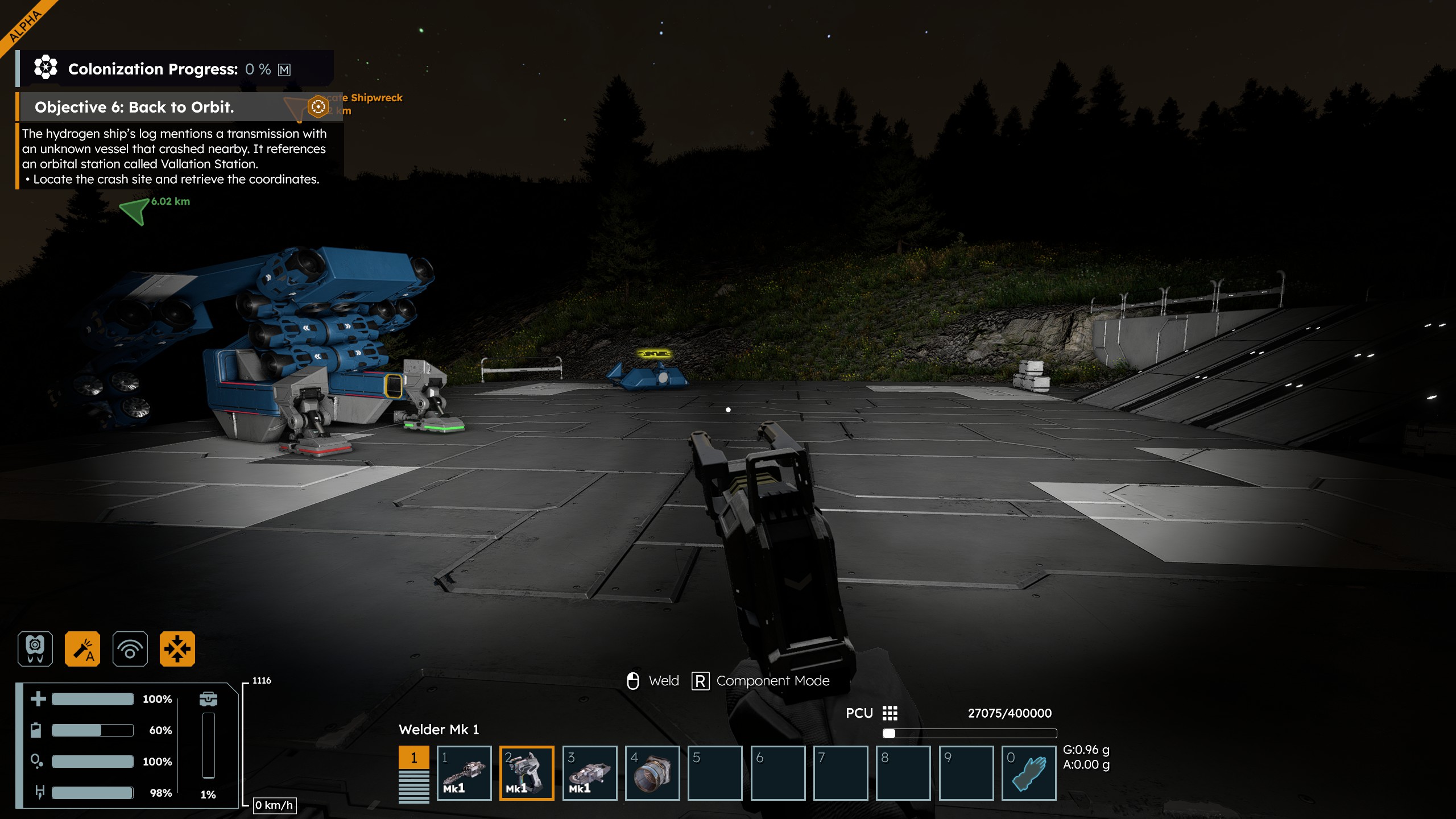The height and width of the screenshot is (819, 1456).
Task: Toggle the jetpack status icon
Action: coord(35,649)
